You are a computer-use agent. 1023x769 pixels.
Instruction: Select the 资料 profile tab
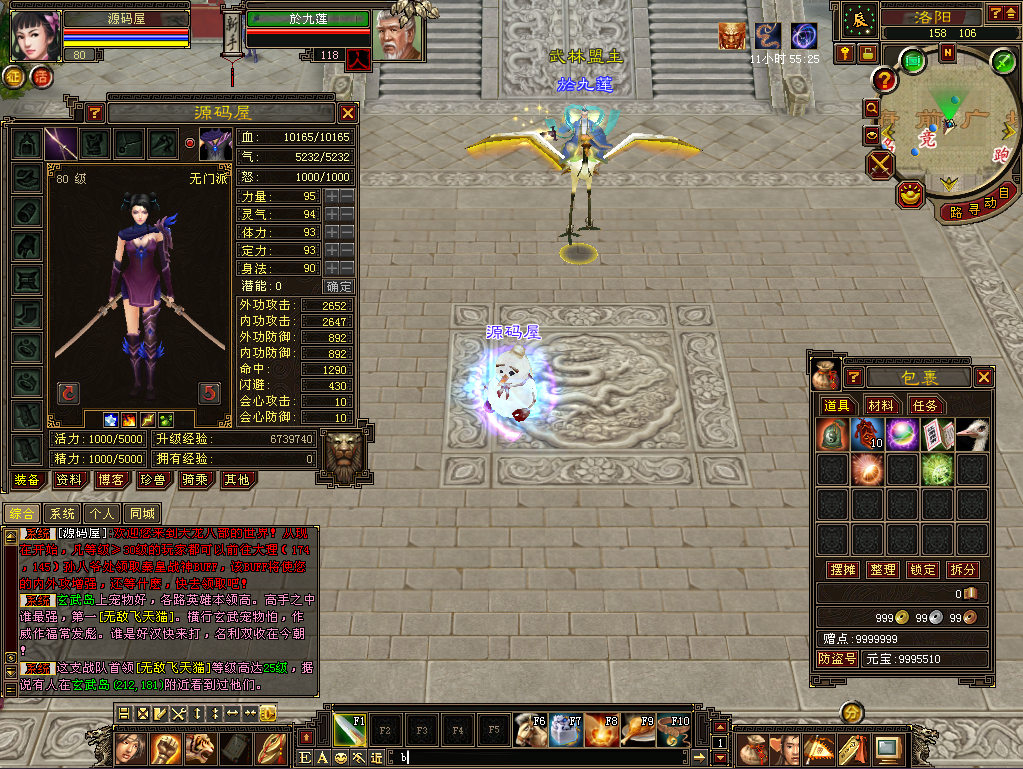[x=68, y=480]
